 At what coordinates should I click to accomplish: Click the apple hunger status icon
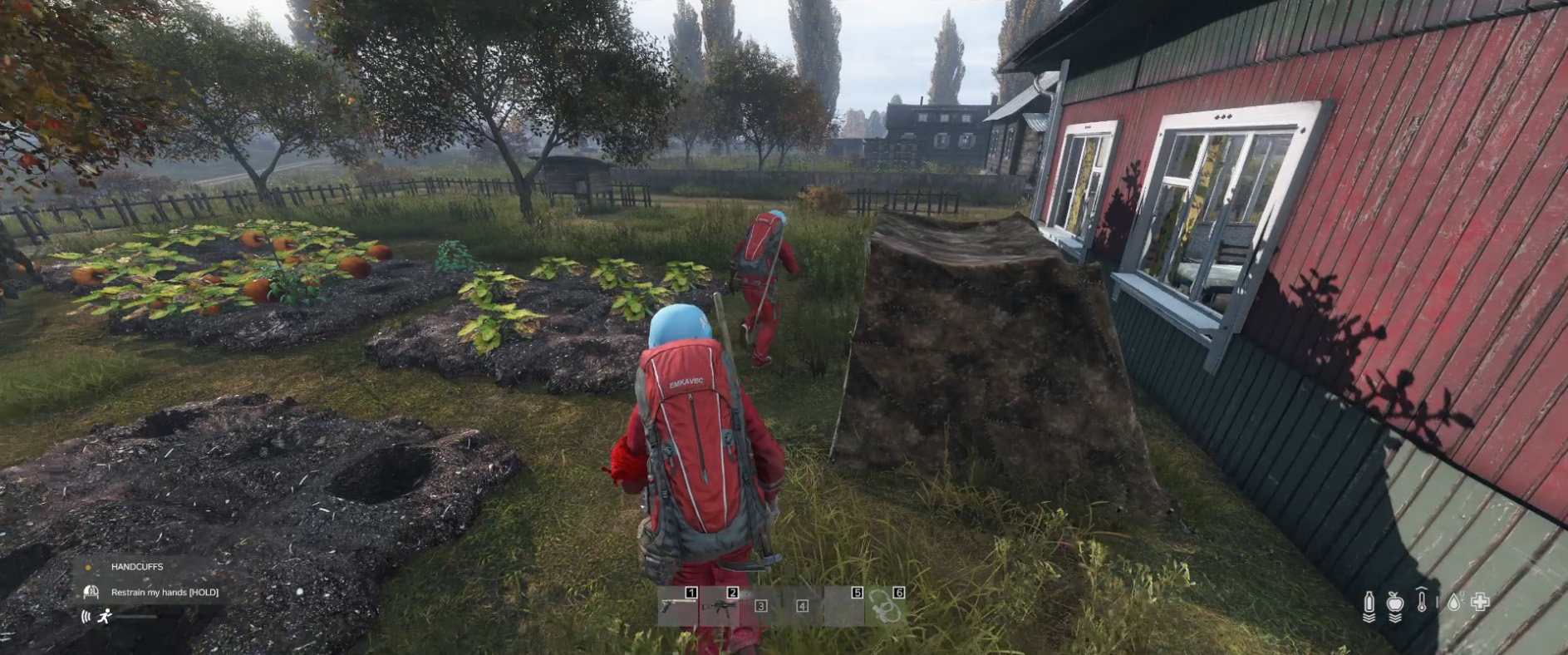click(x=1395, y=603)
